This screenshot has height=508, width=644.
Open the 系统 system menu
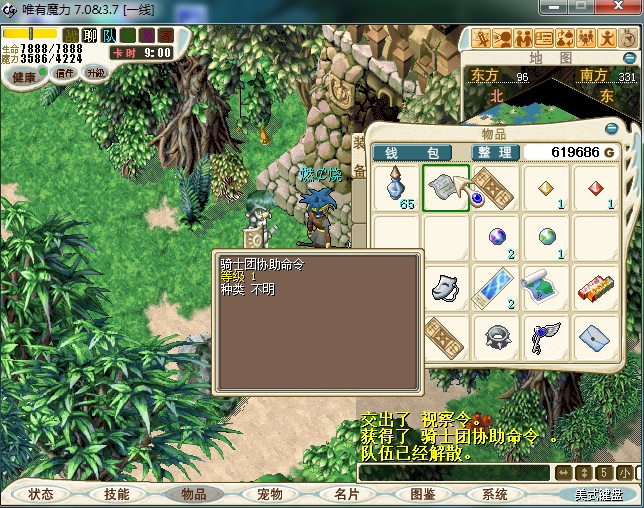pos(495,494)
